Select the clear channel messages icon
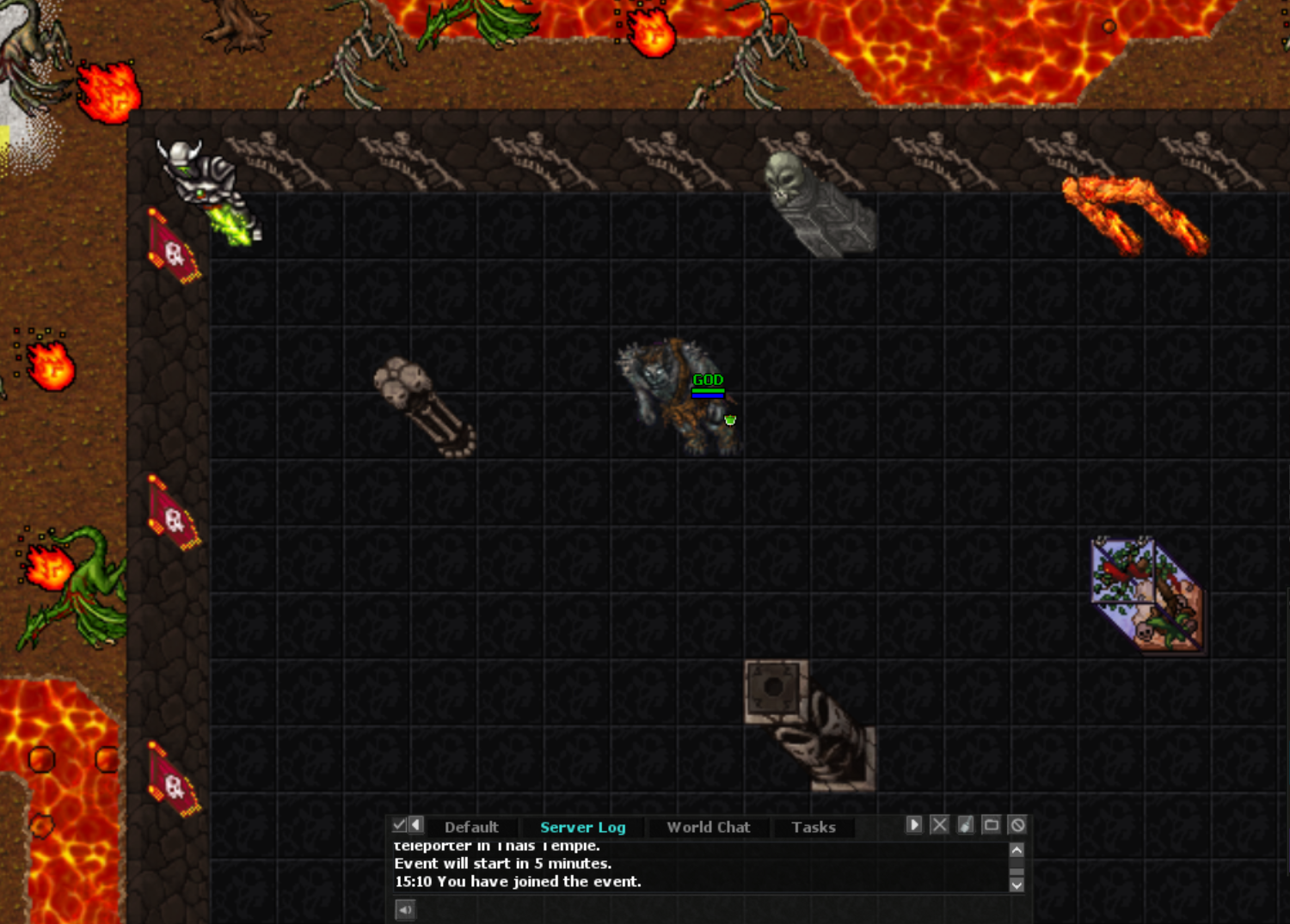This screenshot has width=1290, height=924. tap(965, 824)
